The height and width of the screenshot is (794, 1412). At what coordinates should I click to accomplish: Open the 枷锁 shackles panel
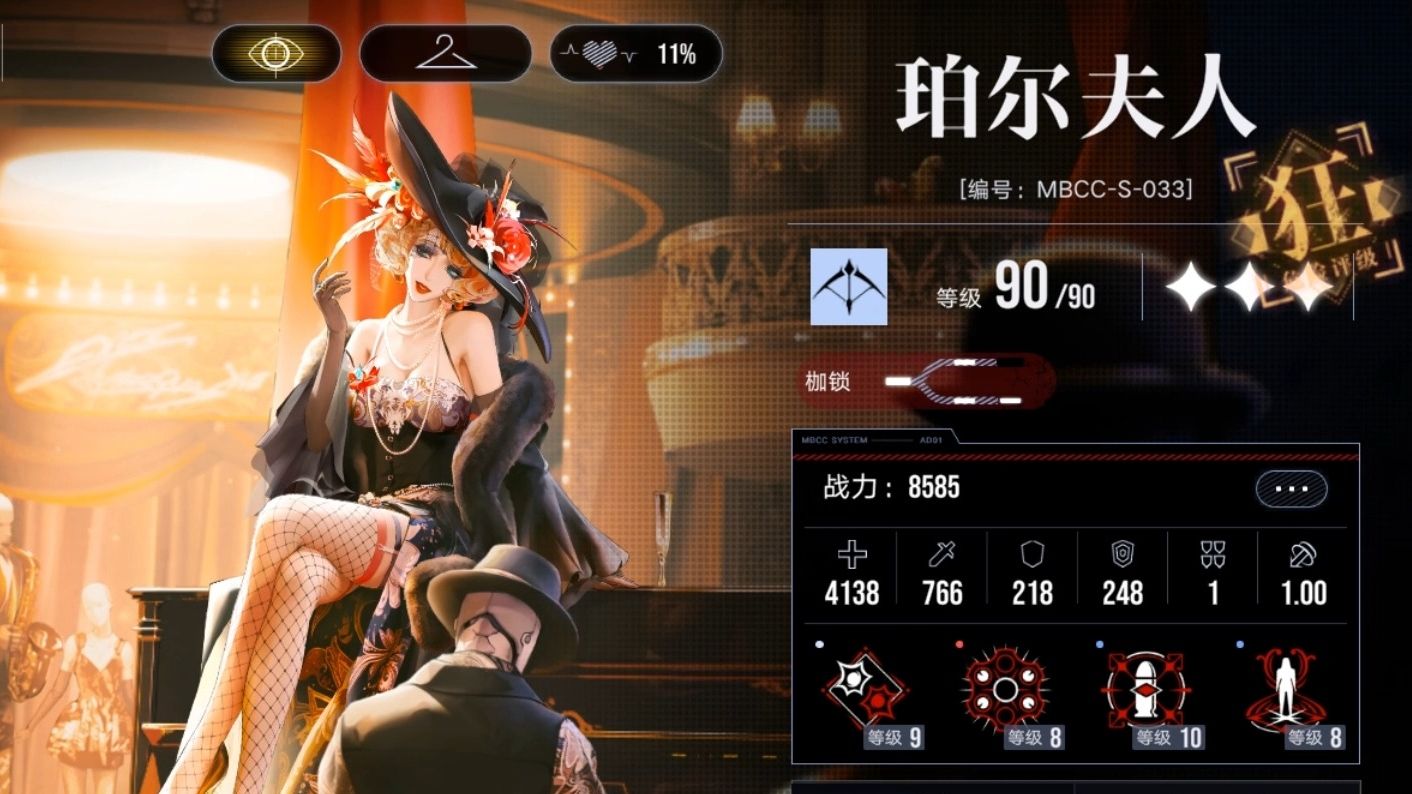pos(925,382)
